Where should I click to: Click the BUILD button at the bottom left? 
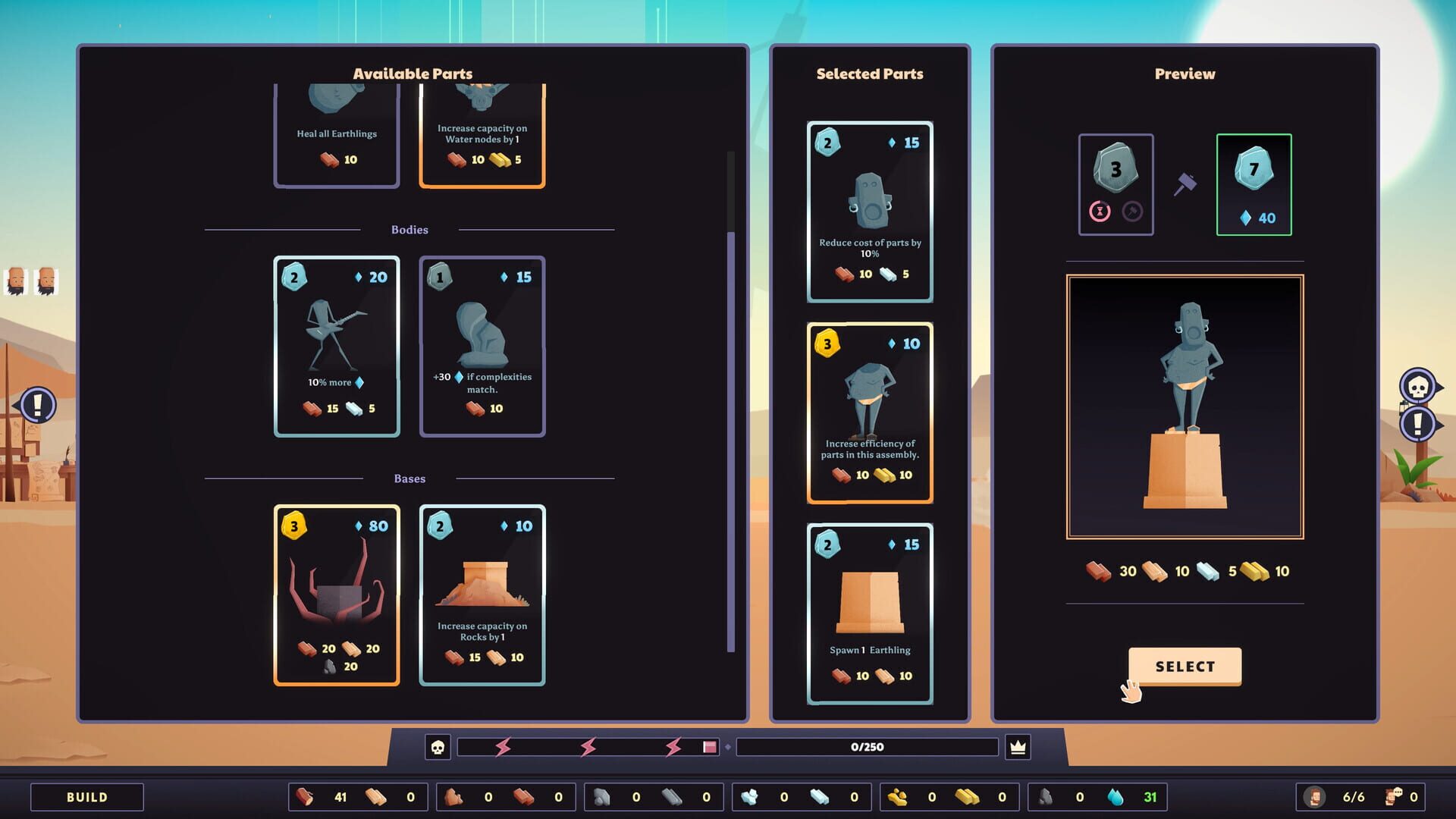click(86, 796)
